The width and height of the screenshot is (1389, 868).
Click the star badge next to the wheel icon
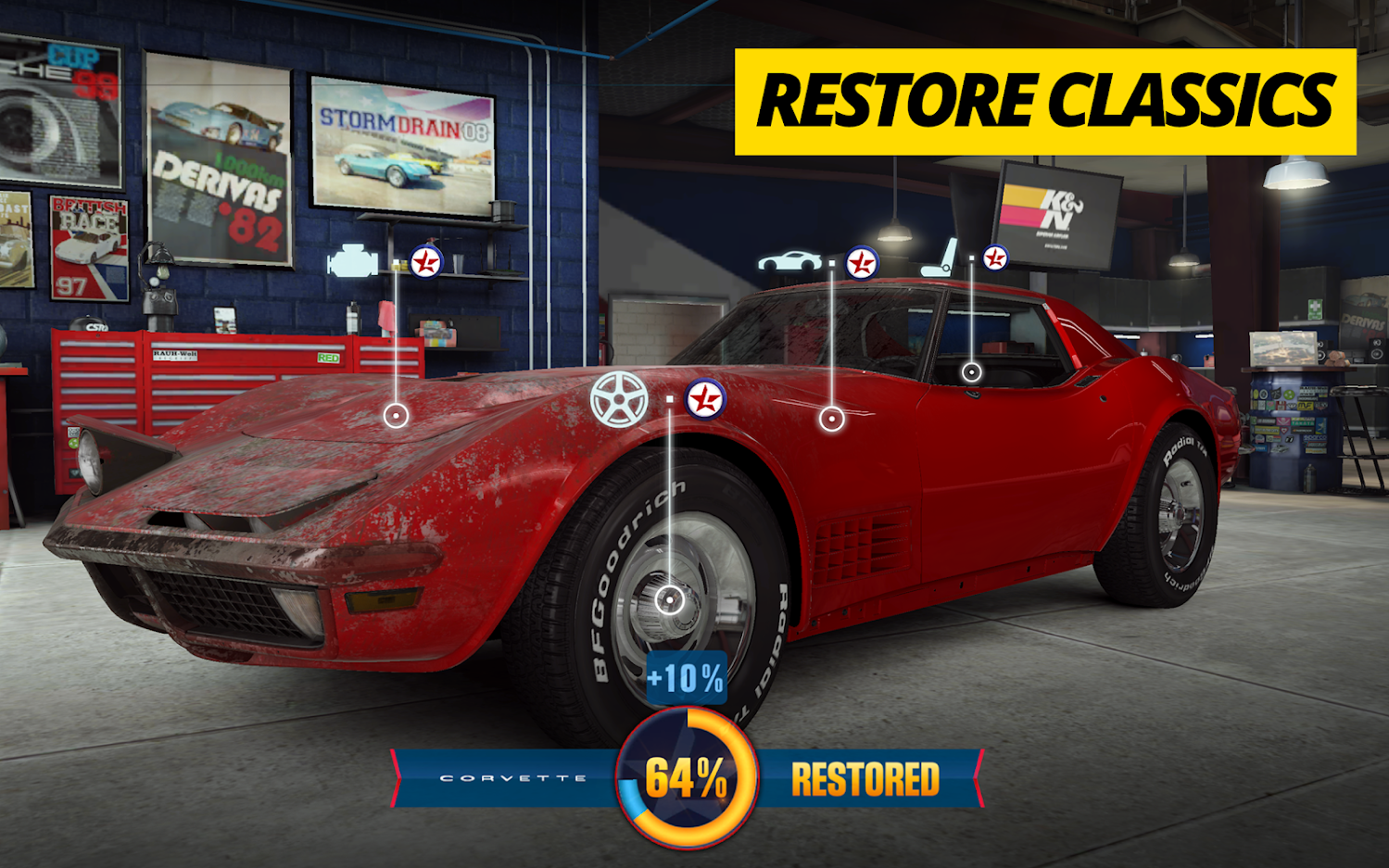click(x=705, y=398)
